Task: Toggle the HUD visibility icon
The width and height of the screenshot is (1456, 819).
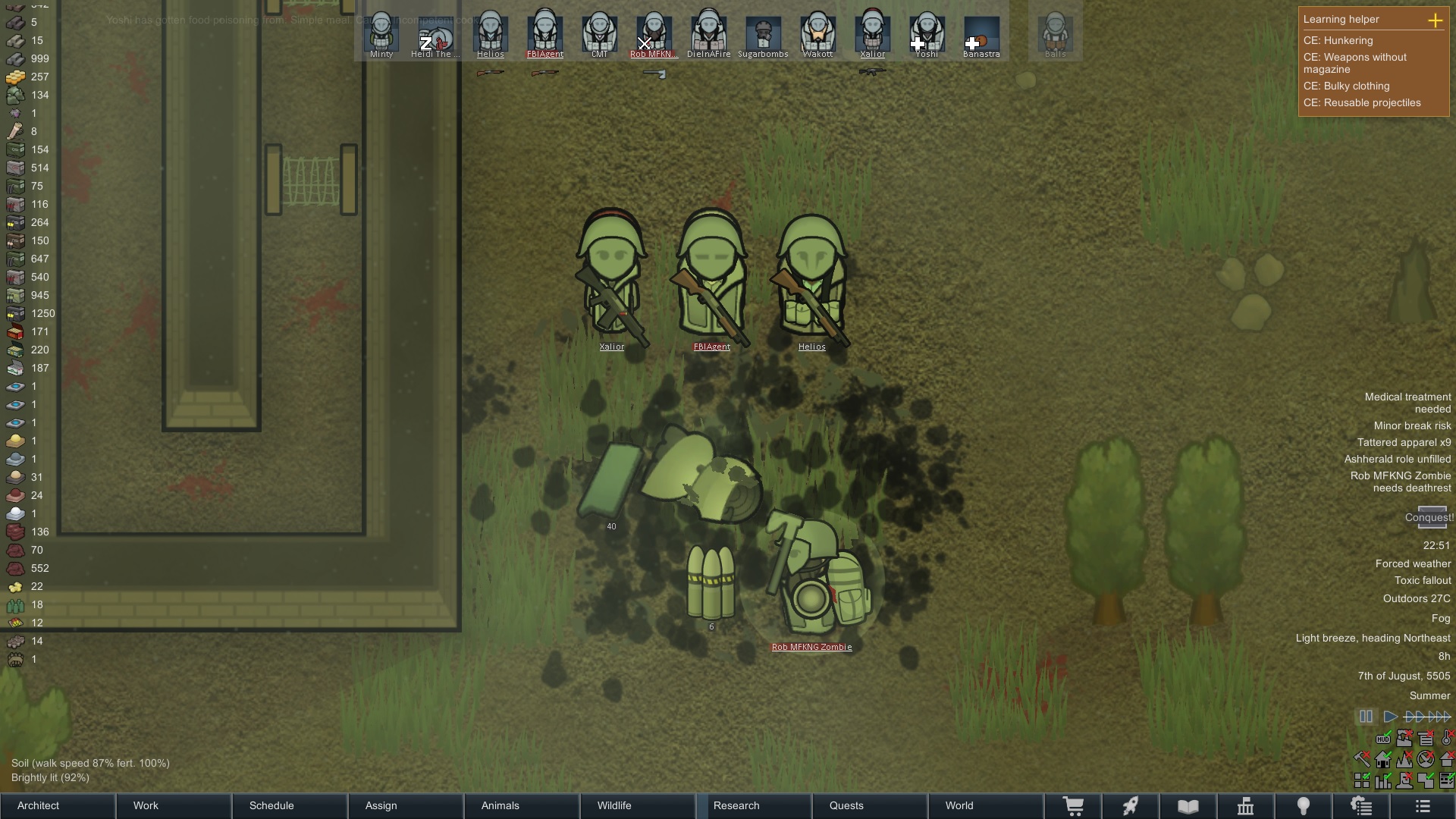Action: 1384,739
